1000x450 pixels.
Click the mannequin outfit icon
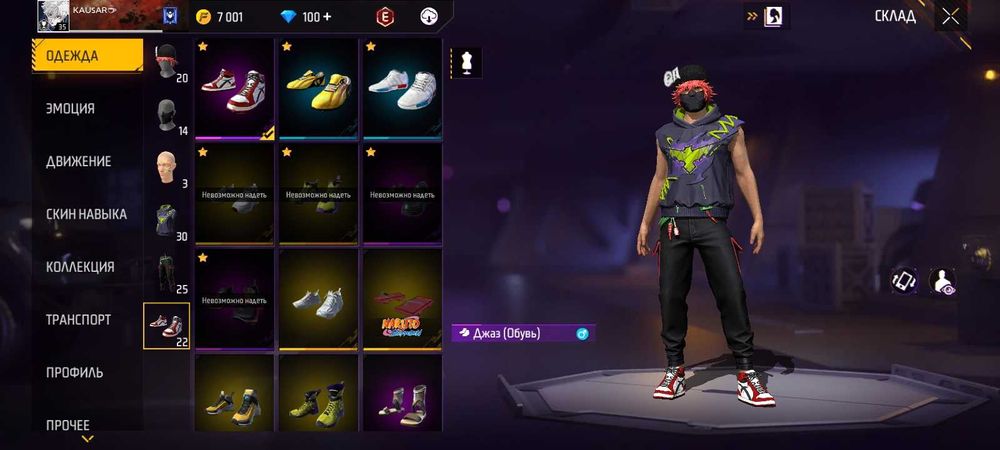467,62
